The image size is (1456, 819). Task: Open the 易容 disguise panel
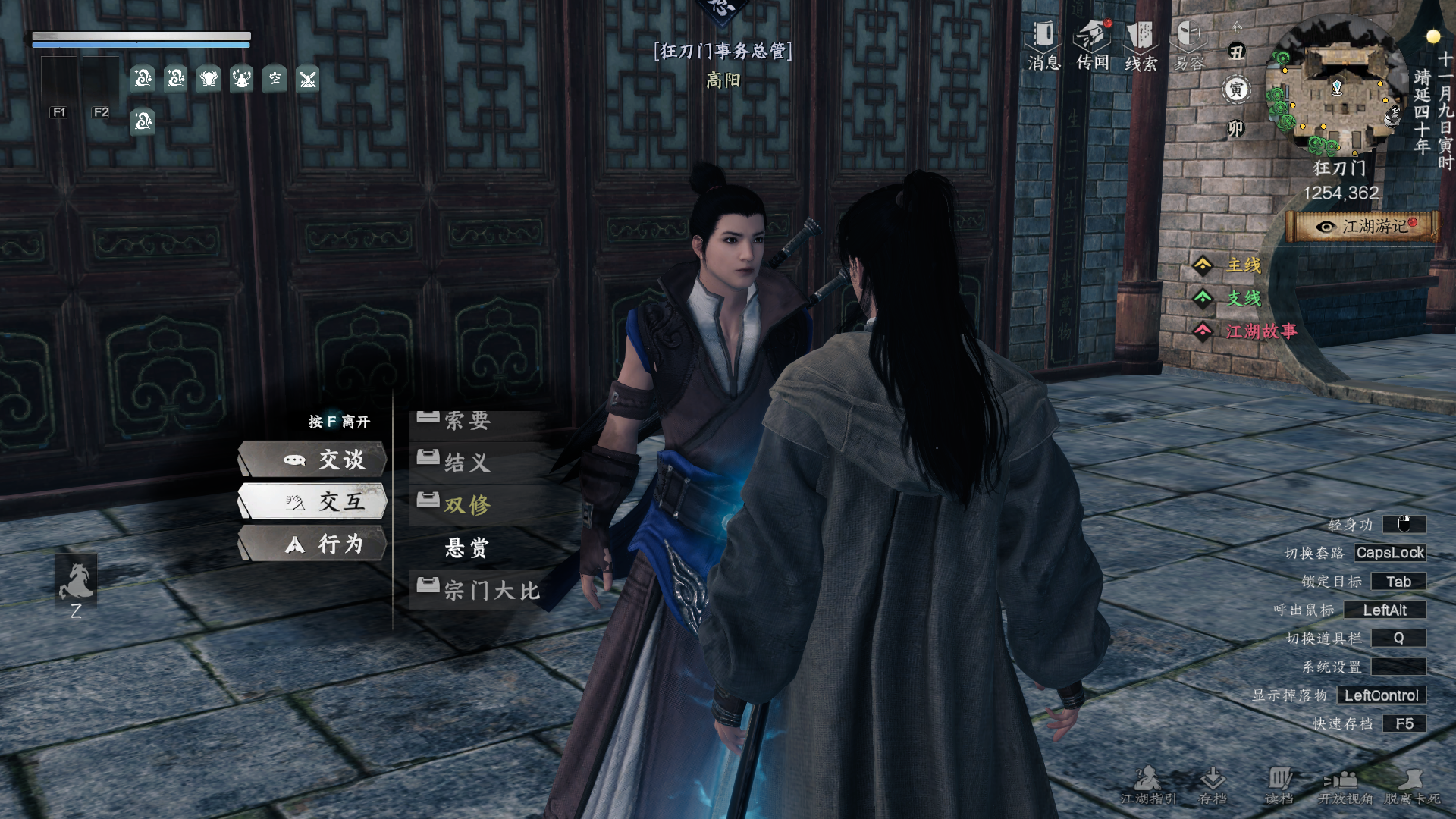[1189, 45]
